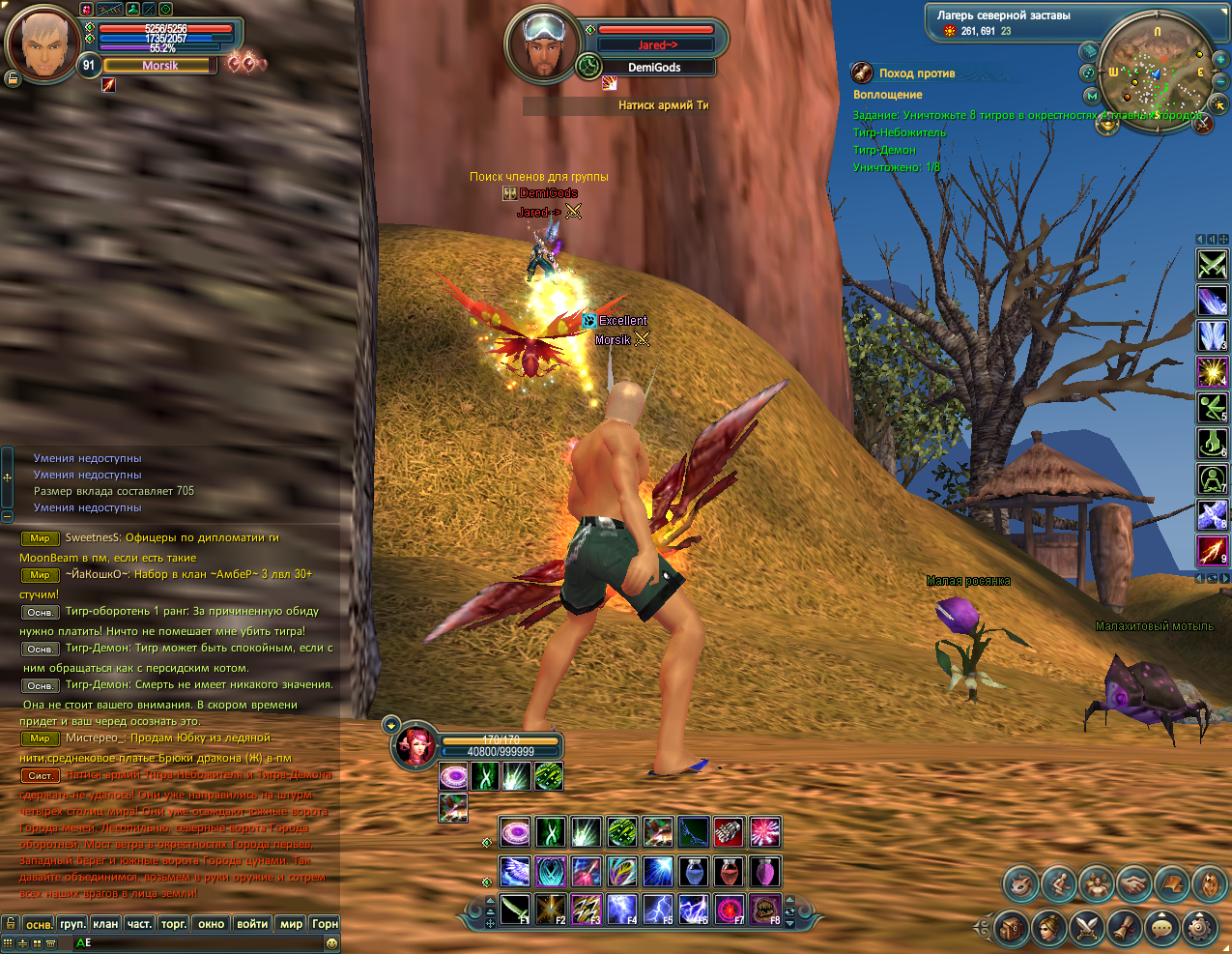Use the blue mana potion slot
This screenshot has height=954, width=1232.
(x=694, y=872)
